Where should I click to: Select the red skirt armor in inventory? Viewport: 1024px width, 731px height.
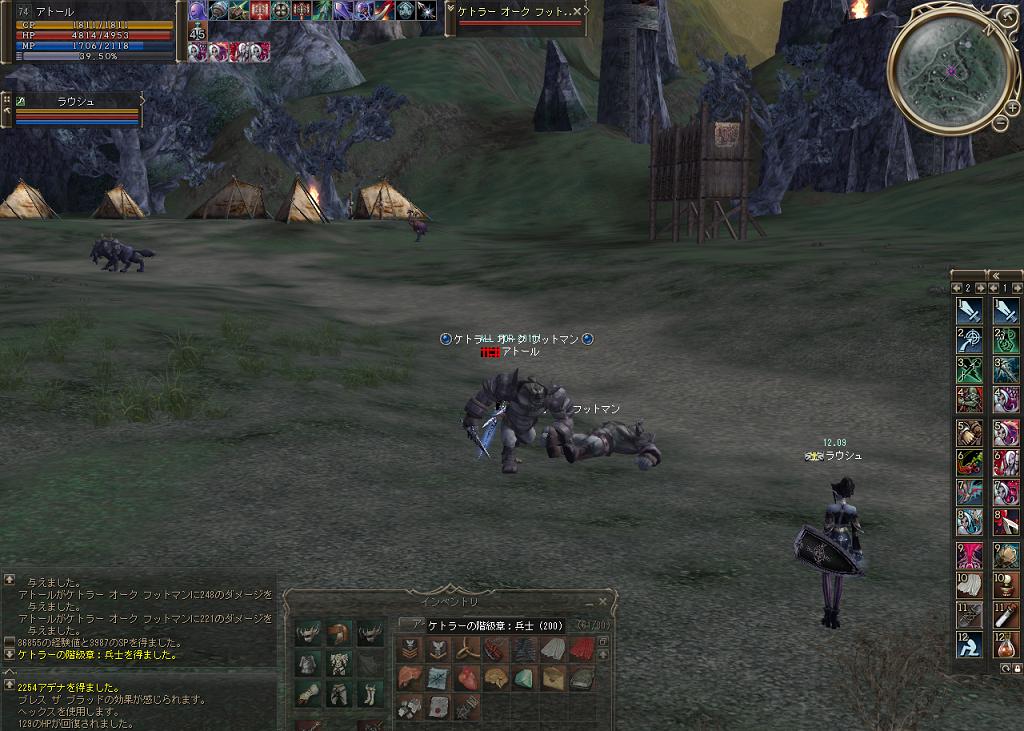[583, 650]
